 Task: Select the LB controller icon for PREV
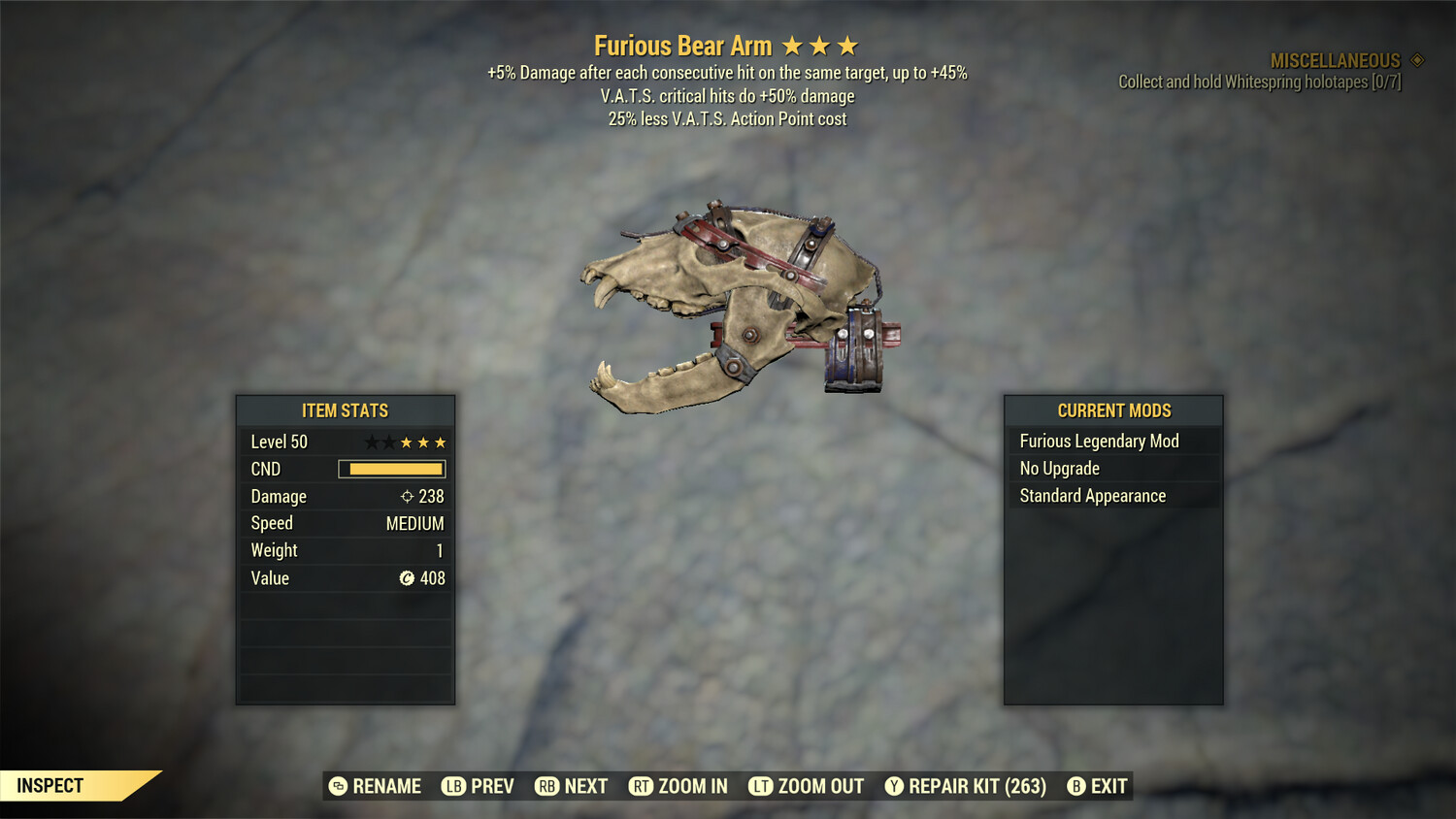(452, 786)
